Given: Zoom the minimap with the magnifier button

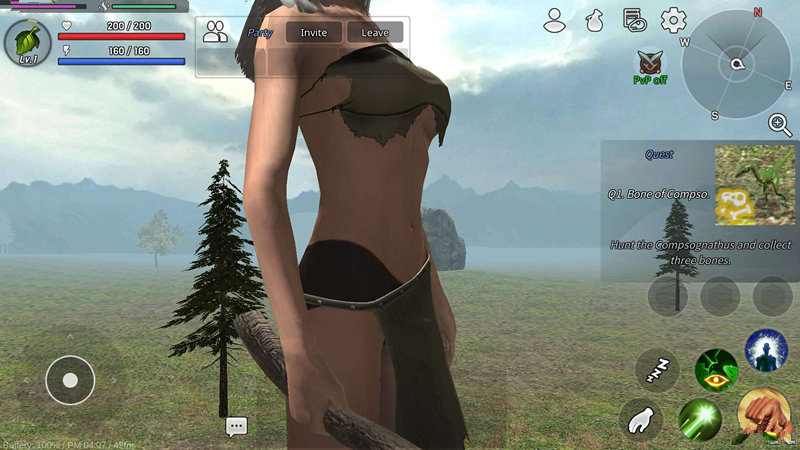Looking at the screenshot, I should click(779, 124).
